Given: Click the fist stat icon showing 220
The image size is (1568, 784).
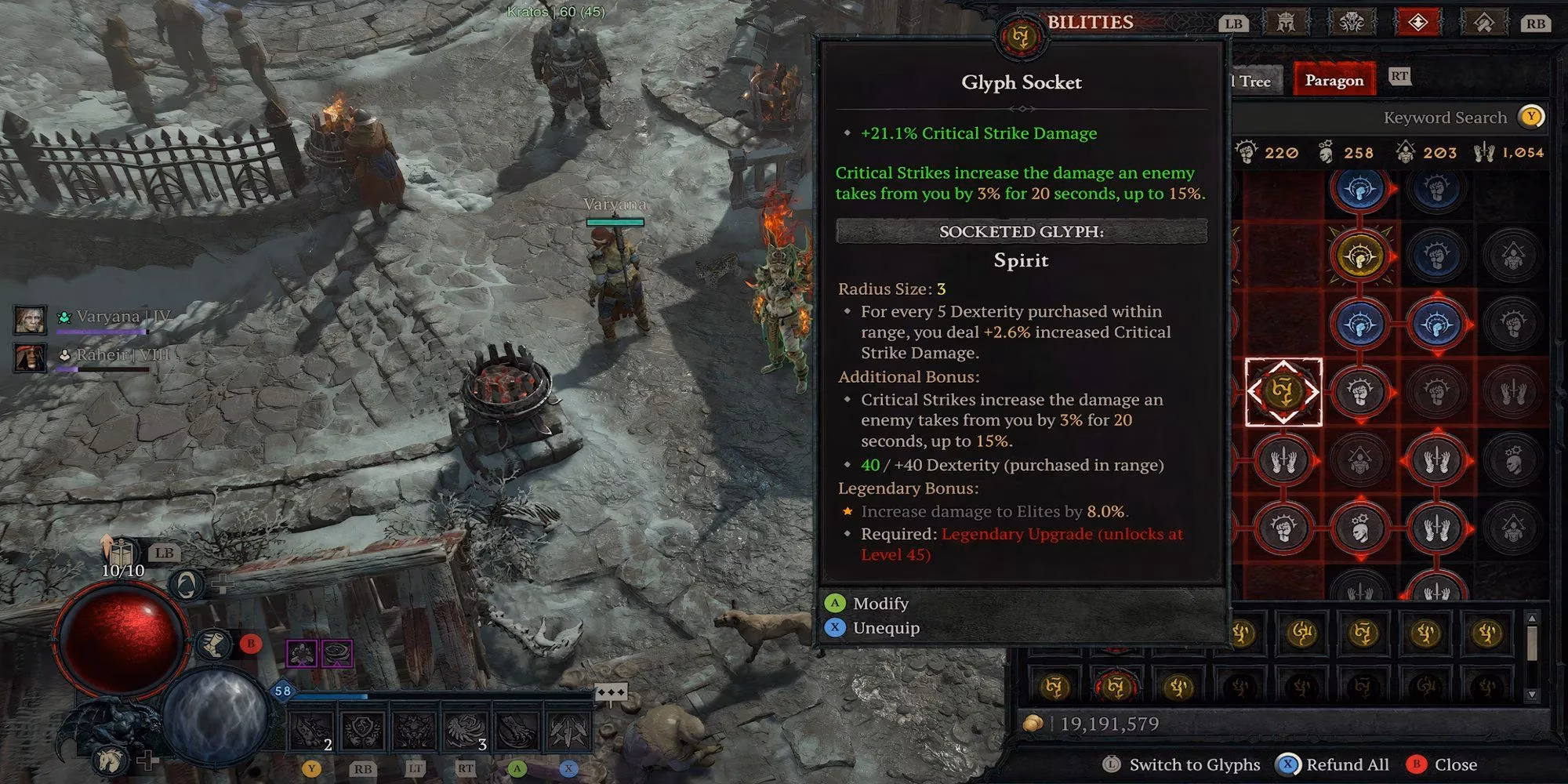Looking at the screenshot, I should (x=1247, y=153).
